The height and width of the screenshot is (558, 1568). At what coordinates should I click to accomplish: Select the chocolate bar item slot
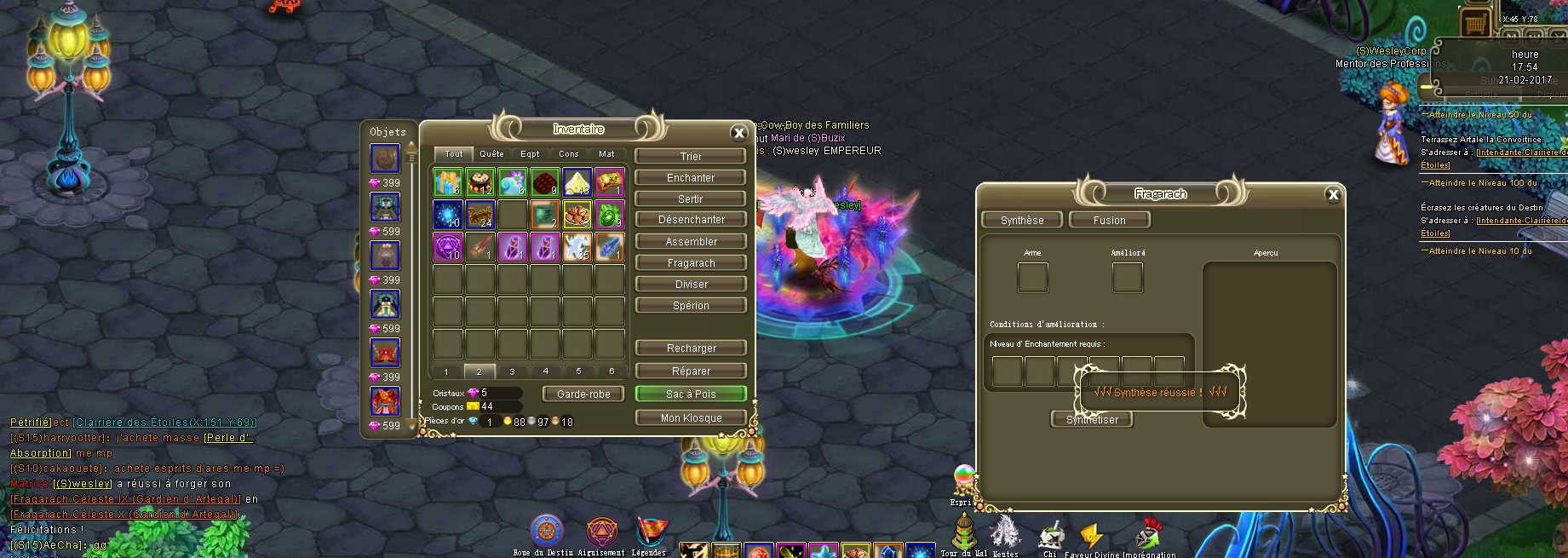(544, 181)
